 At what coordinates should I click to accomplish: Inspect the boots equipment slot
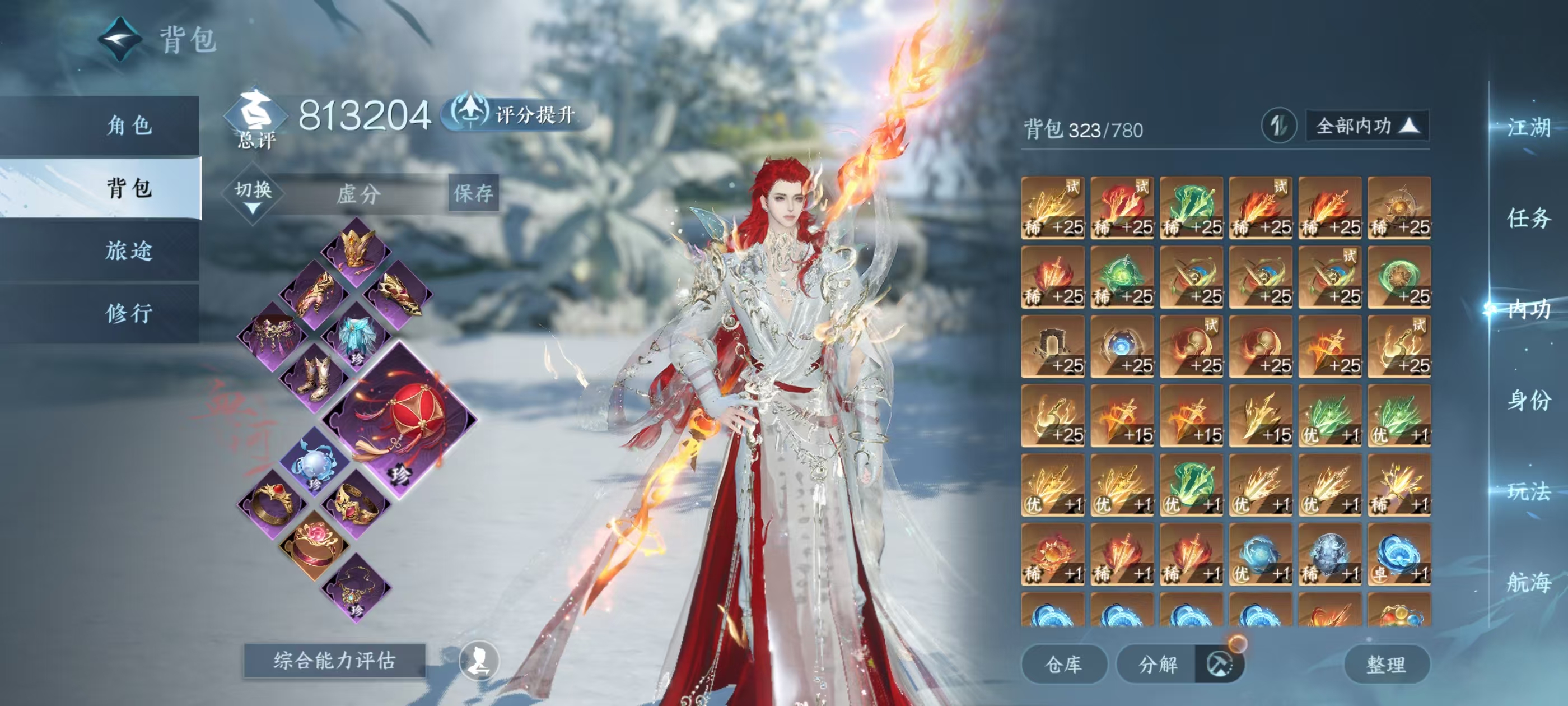[x=314, y=377]
